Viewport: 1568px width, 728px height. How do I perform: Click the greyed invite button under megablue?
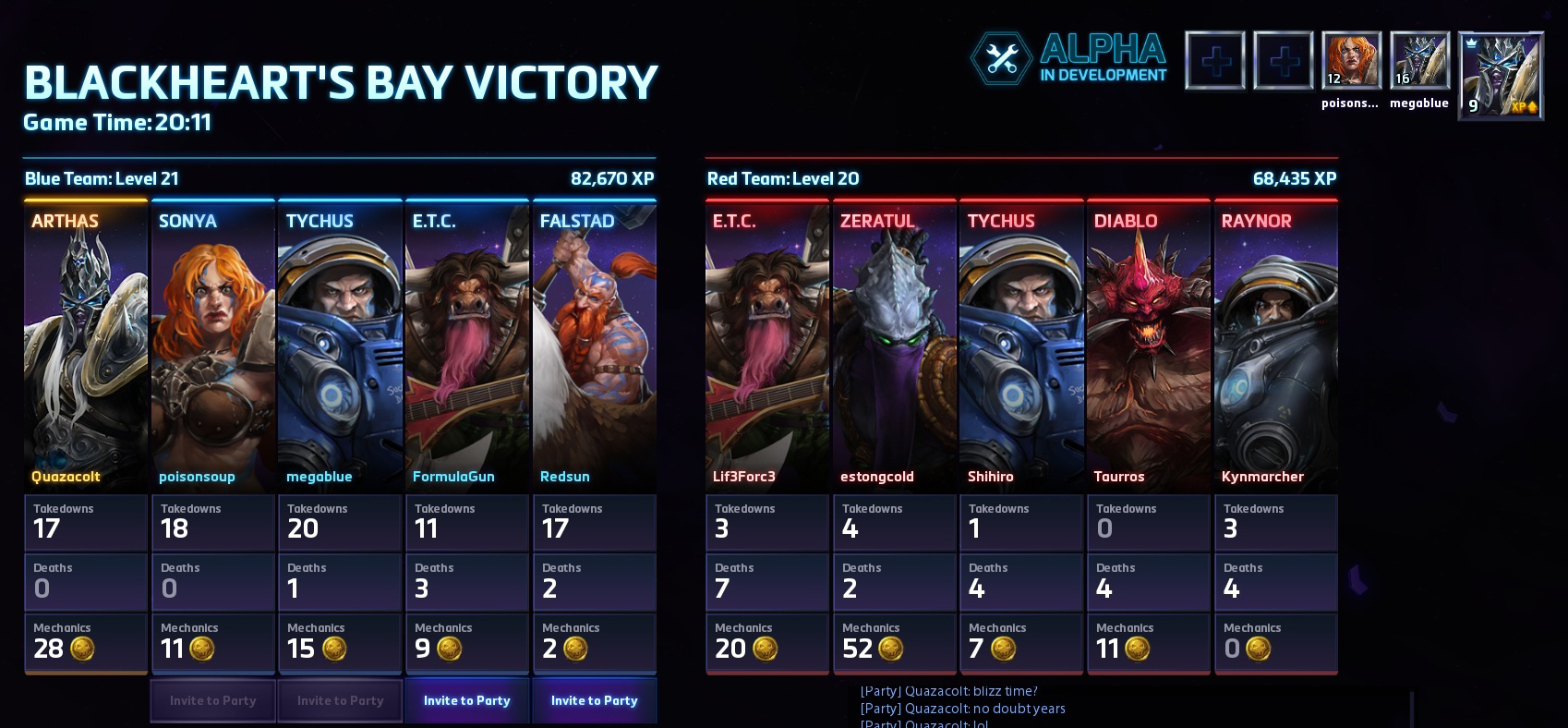340,700
